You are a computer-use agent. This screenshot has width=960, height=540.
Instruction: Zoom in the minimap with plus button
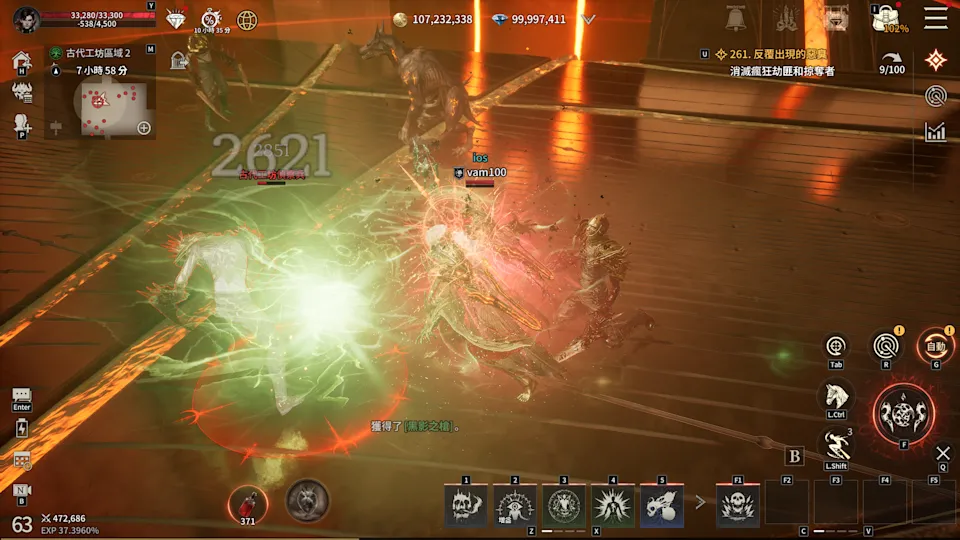(x=144, y=127)
